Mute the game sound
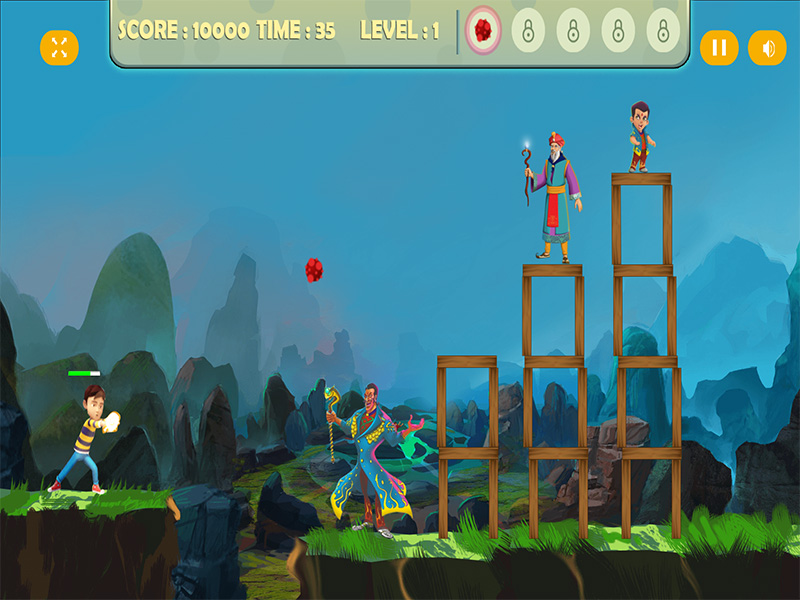The height and width of the screenshot is (600, 800). coord(767,47)
